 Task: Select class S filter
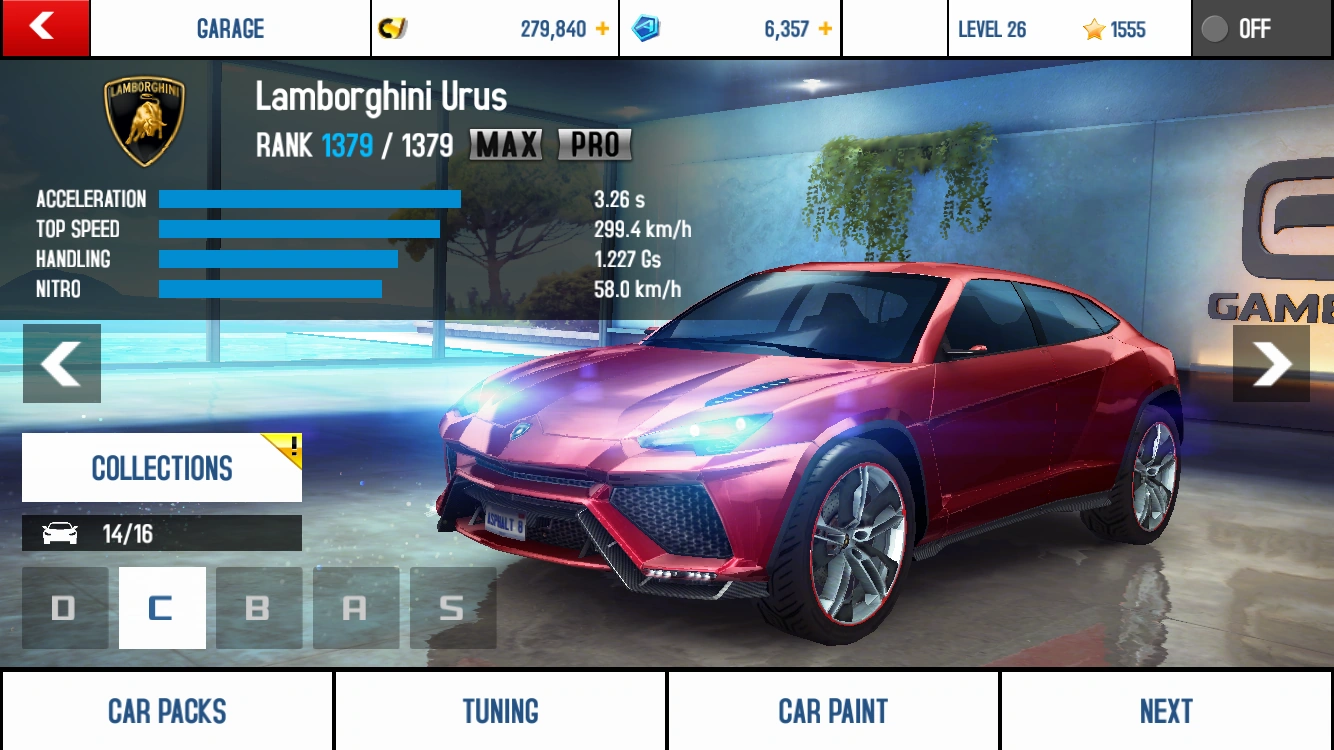452,607
